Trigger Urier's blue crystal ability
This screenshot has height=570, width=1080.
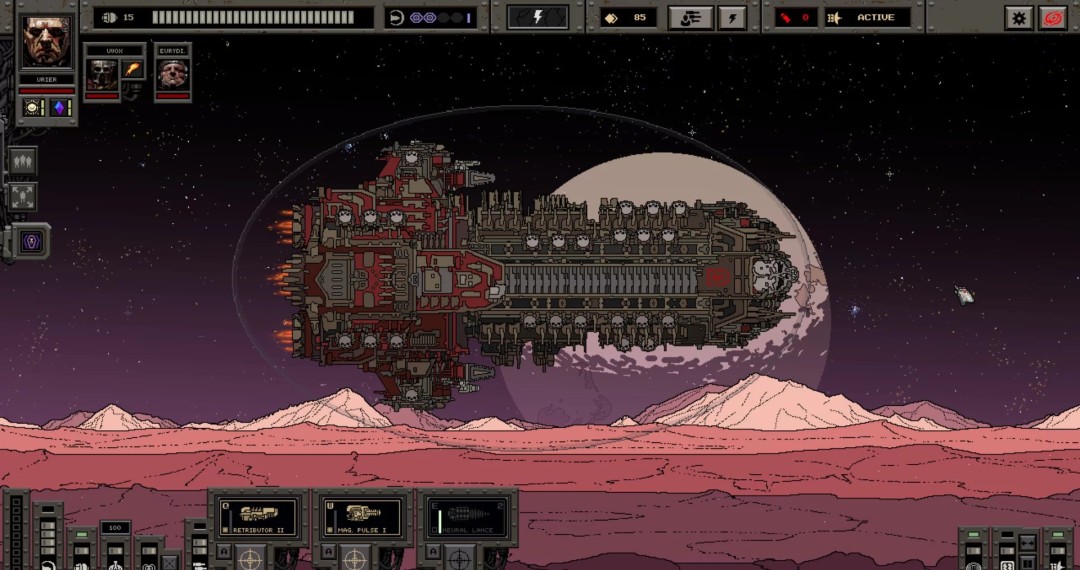(60, 108)
